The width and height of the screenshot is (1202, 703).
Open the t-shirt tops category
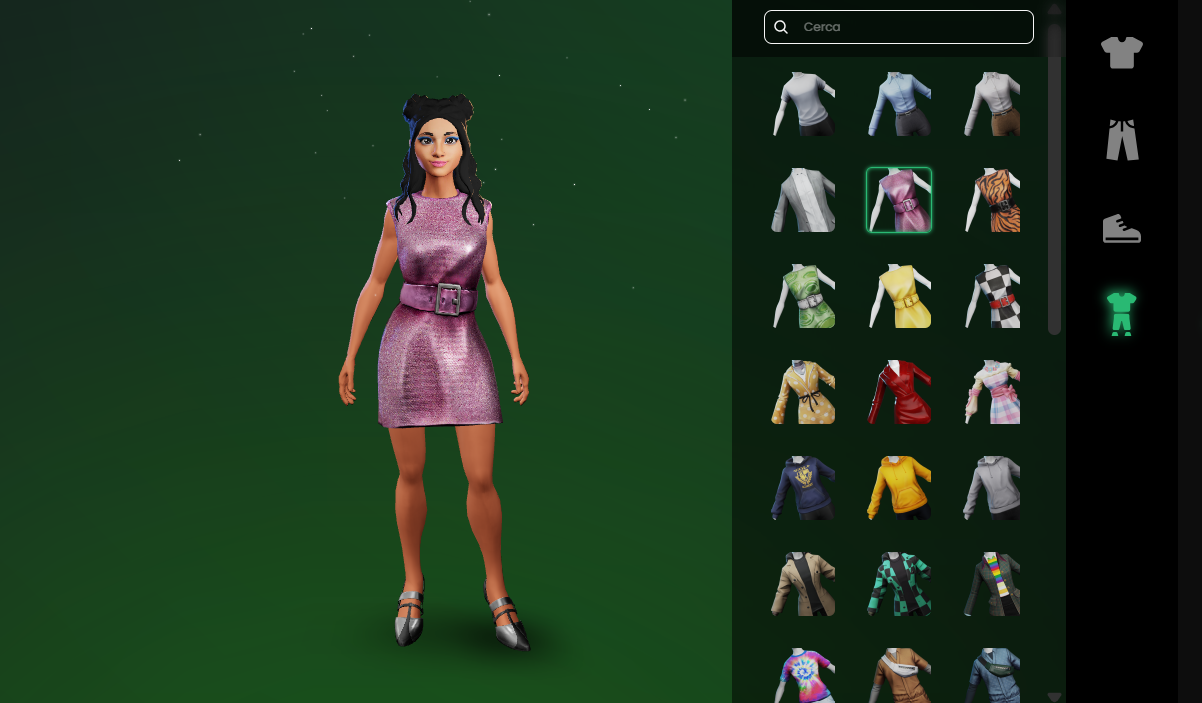pyautogui.click(x=1121, y=52)
